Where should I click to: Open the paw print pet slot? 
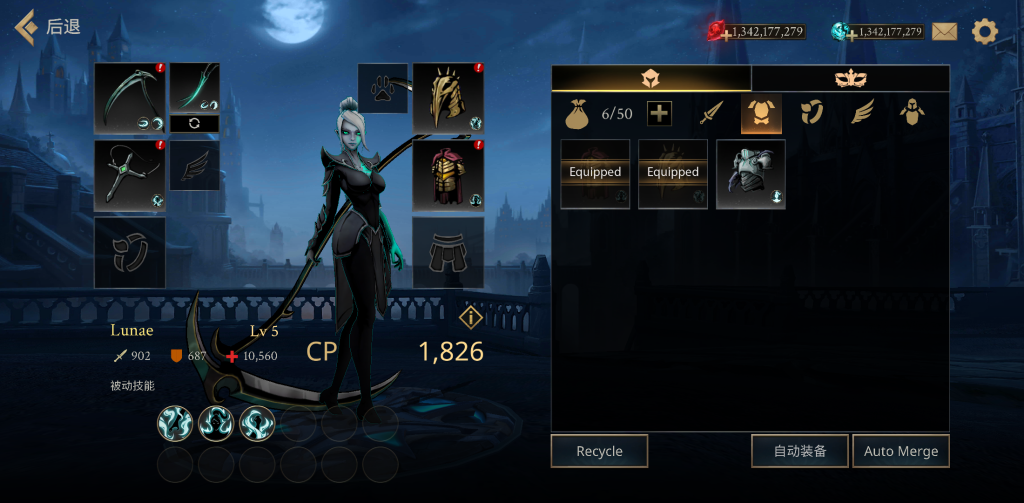[383, 88]
